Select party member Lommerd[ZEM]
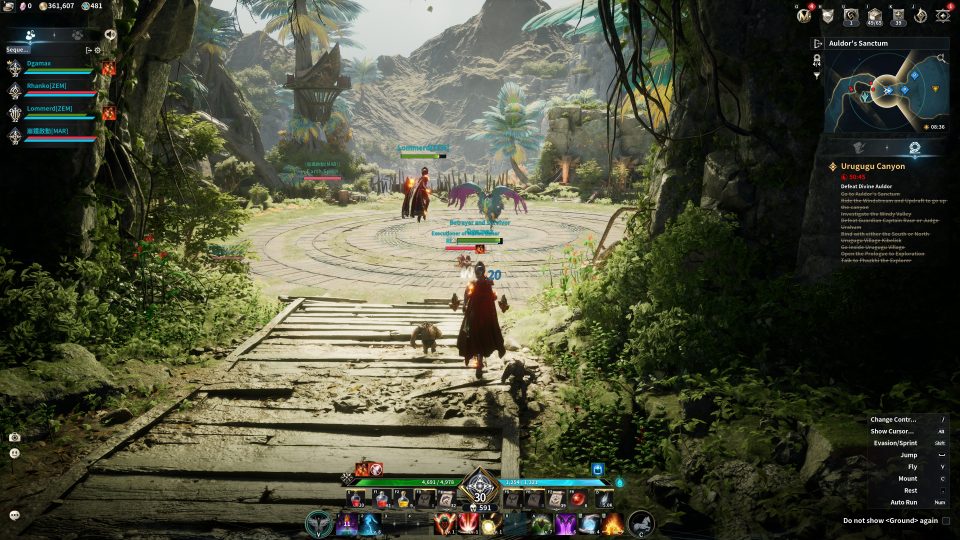 pos(49,110)
